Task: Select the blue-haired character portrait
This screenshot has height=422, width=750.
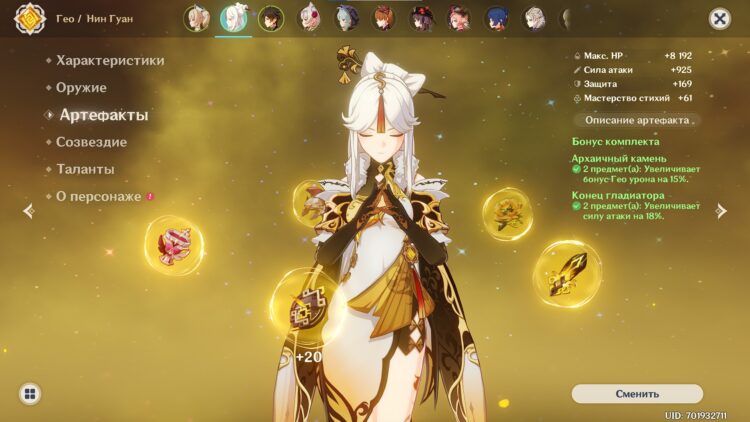Action: click(x=497, y=18)
